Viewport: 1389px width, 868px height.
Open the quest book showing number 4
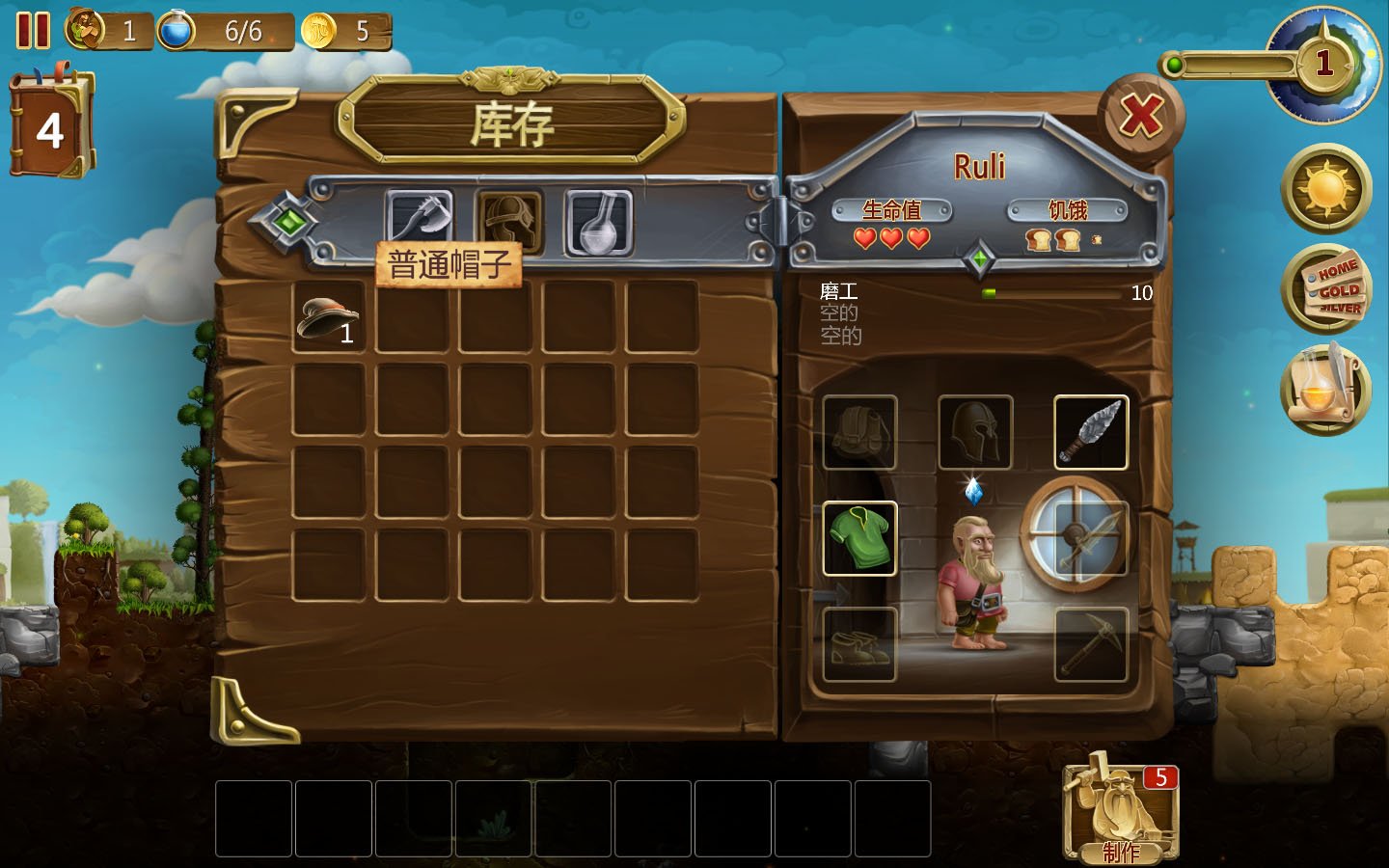click(53, 116)
